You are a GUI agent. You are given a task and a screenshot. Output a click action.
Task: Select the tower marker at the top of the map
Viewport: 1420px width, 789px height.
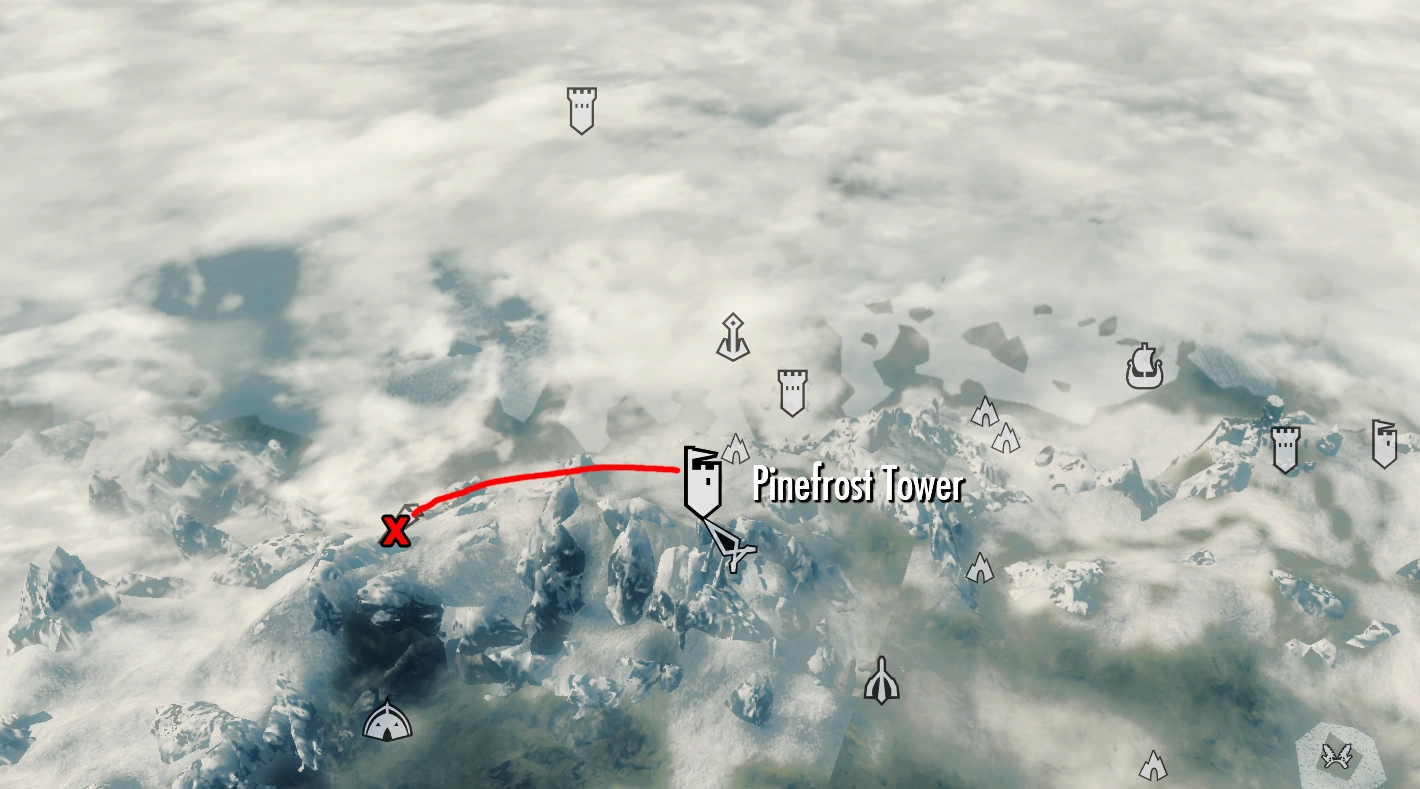pos(580,110)
